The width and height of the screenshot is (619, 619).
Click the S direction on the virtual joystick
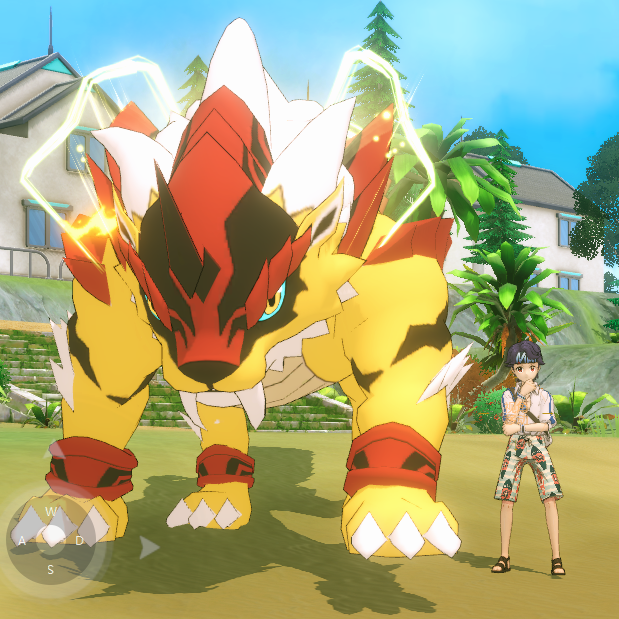[50, 569]
